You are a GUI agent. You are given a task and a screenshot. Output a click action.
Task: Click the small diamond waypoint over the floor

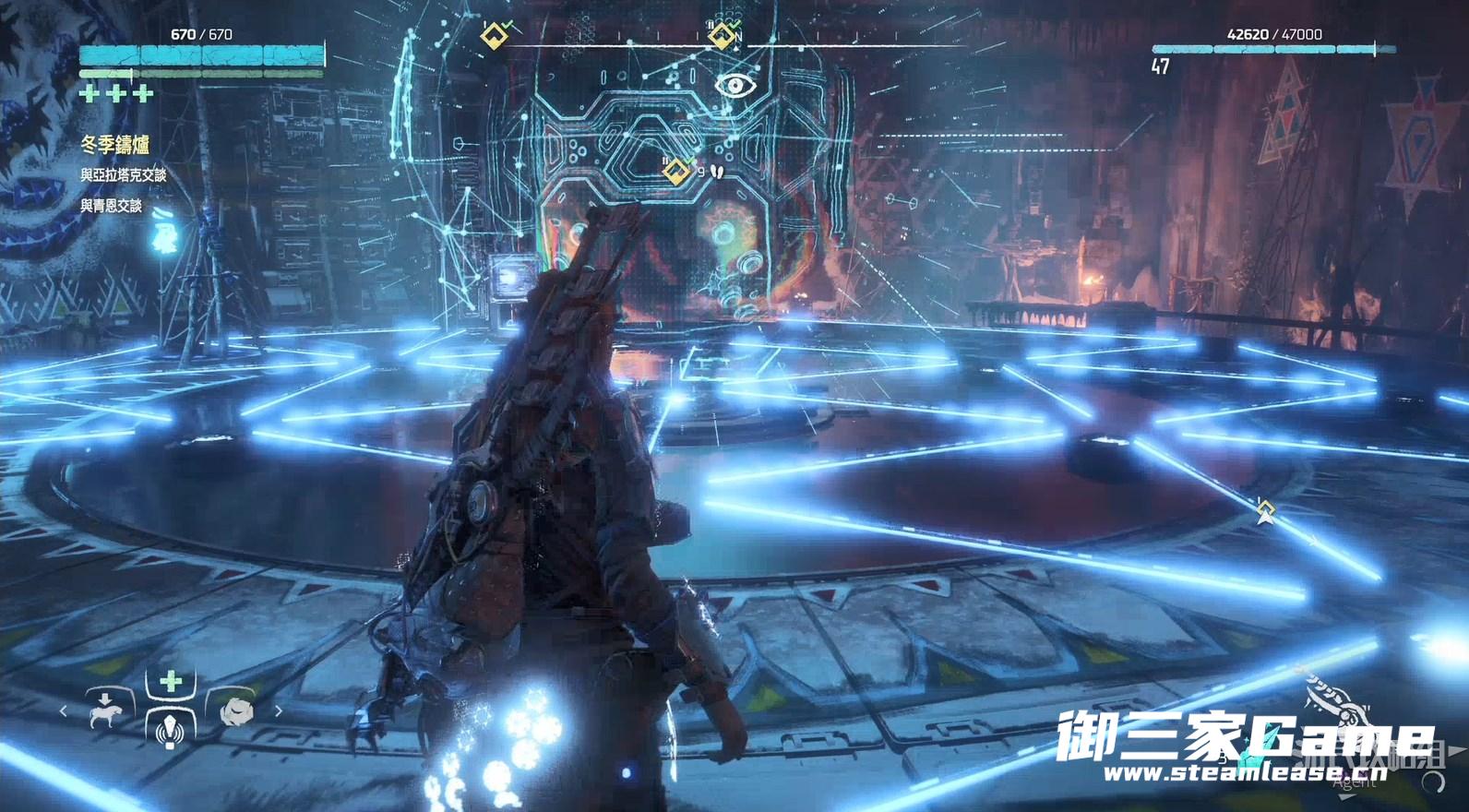pyautogui.click(x=1265, y=508)
